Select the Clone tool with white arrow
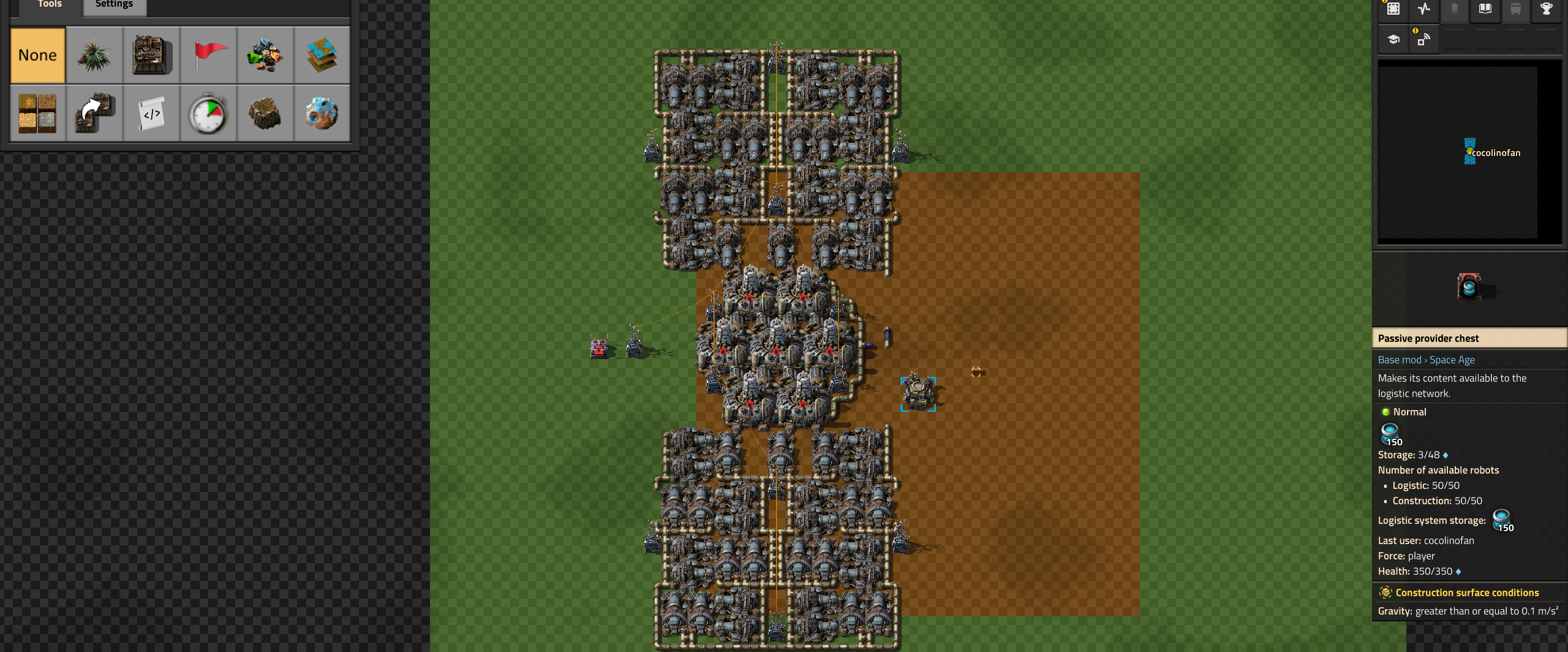Image resolution: width=1568 pixels, height=652 pixels. click(94, 113)
